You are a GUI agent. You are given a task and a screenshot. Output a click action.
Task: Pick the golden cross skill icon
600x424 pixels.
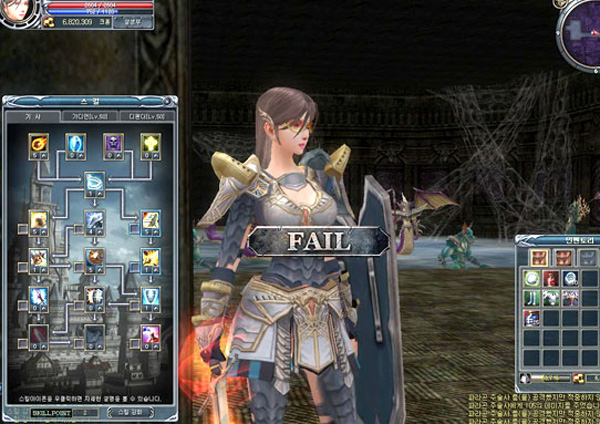point(150,144)
